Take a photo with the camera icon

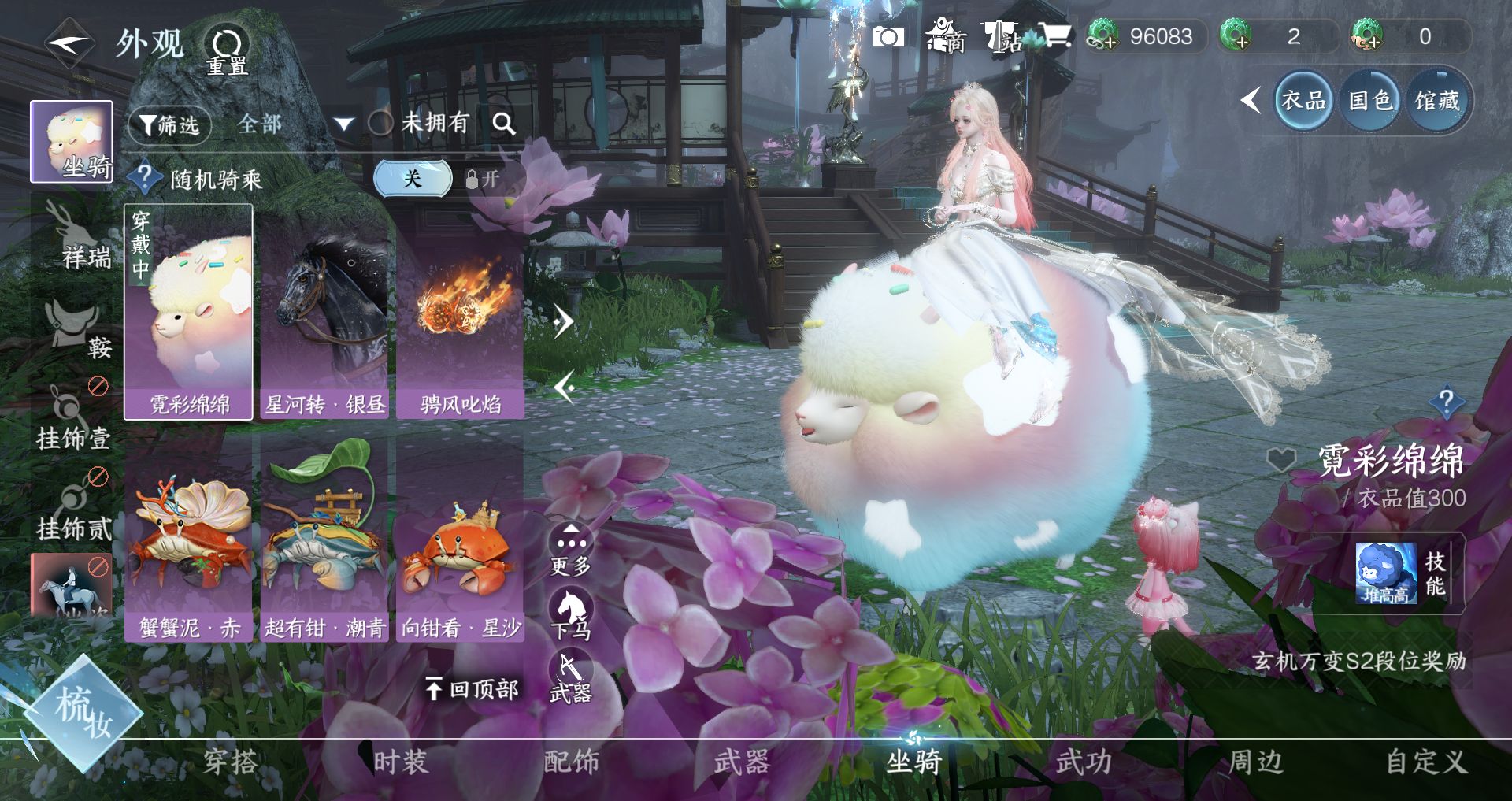[888, 37]
